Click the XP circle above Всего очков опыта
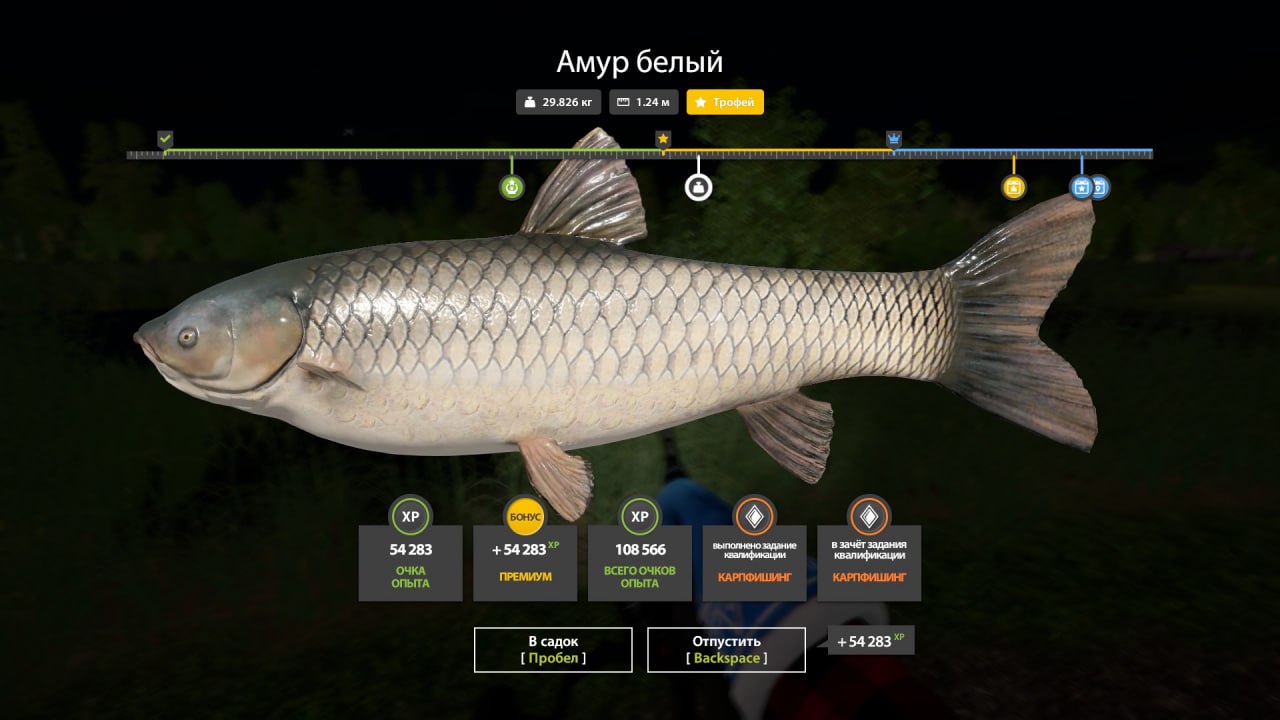1280x720 pixels. click(x=639, y=518)
